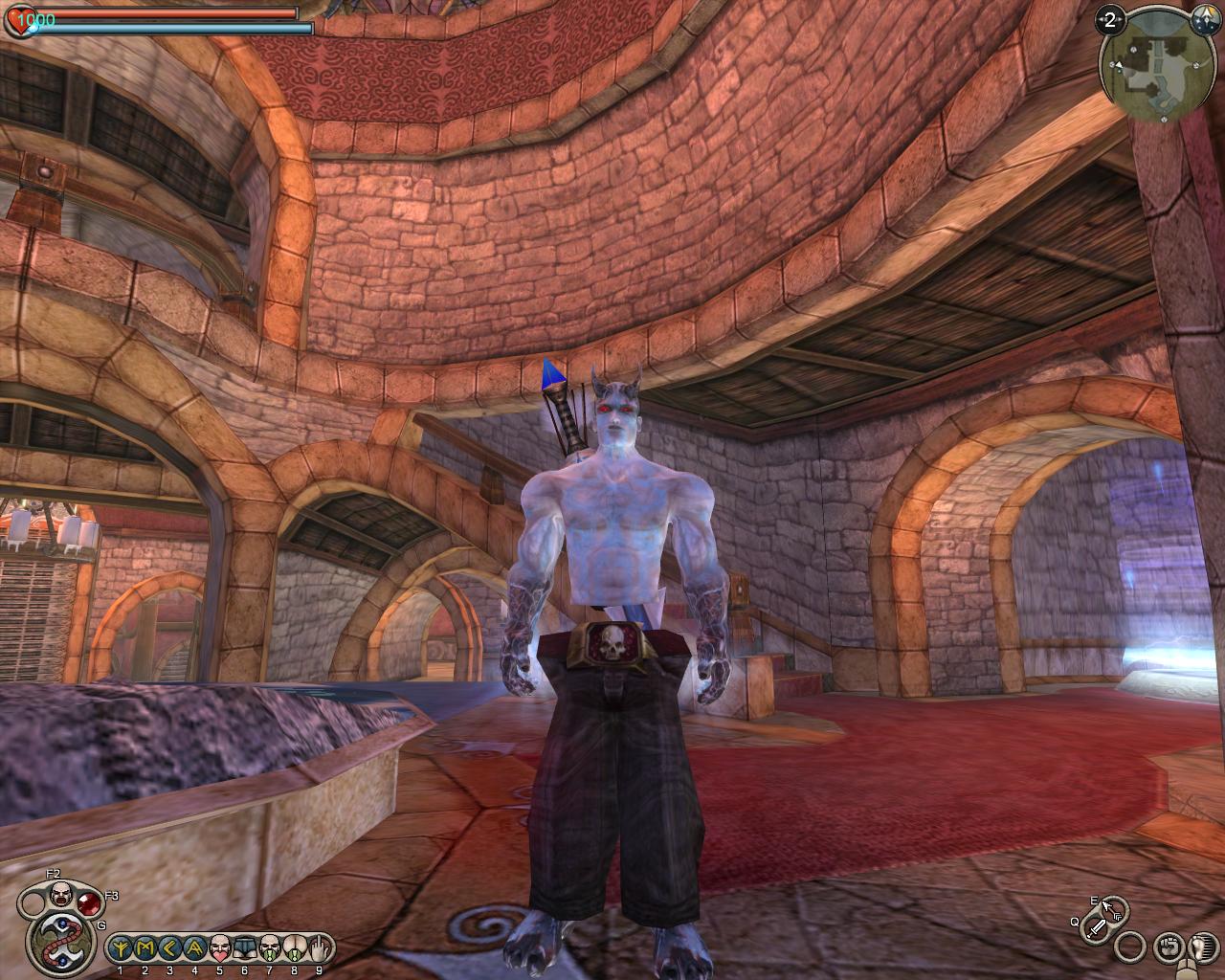Select the first yellow rune in slot 1
1225x980 pixels.
tap(121, 947)
